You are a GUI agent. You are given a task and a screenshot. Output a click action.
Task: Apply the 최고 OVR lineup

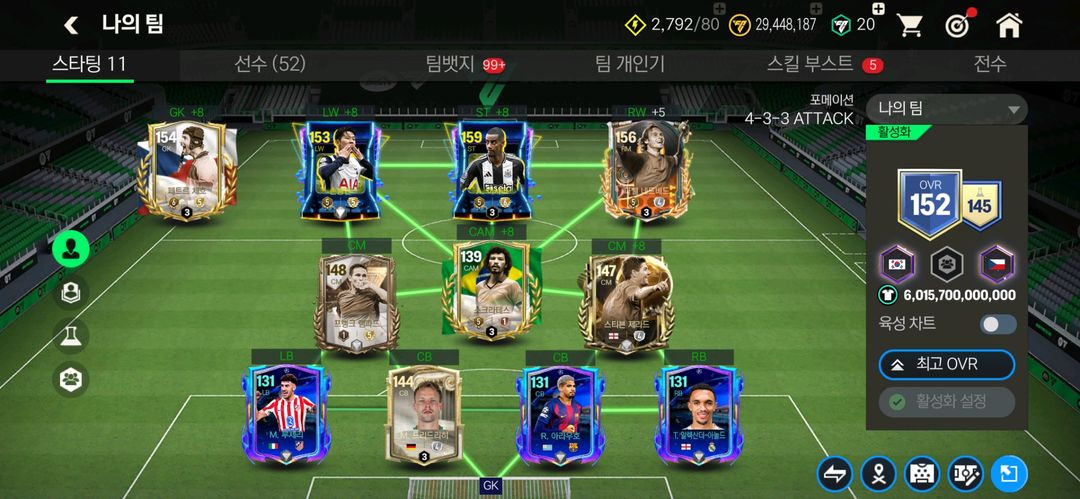(946, 364)
